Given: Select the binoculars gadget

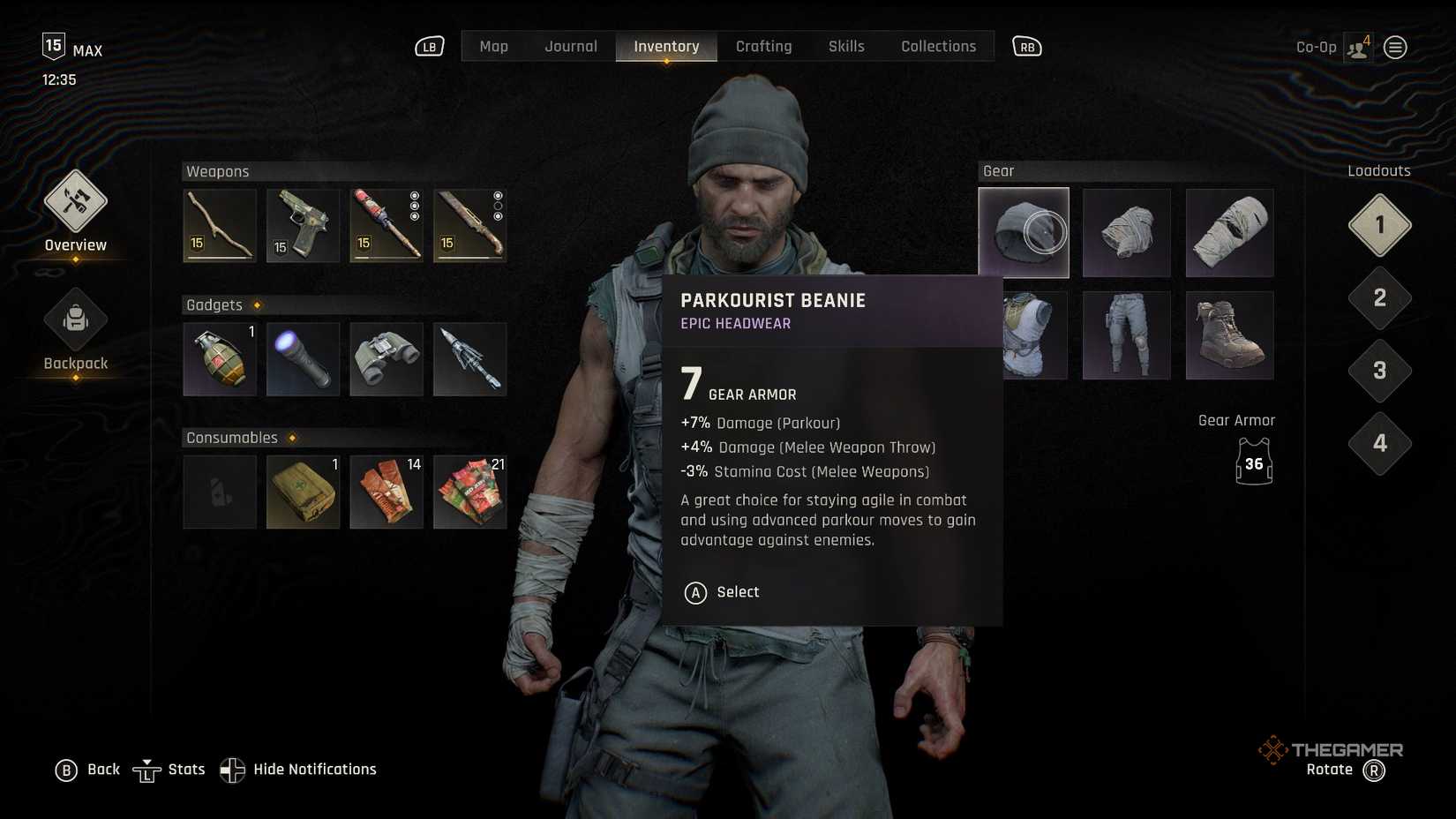Looking at the screenshot, I should [x=387, y=359].
